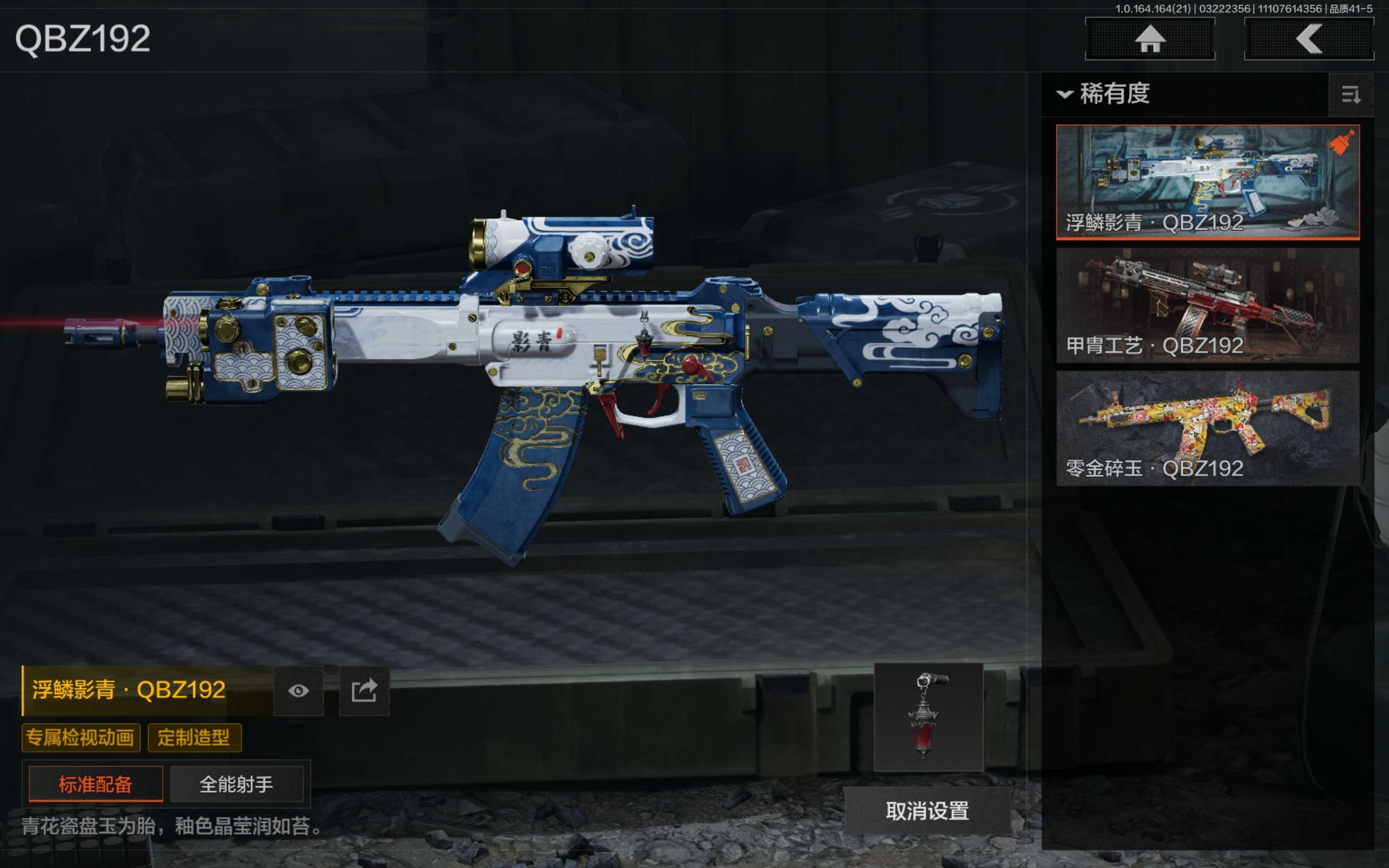Click the back arrow button

[1309, 39]
